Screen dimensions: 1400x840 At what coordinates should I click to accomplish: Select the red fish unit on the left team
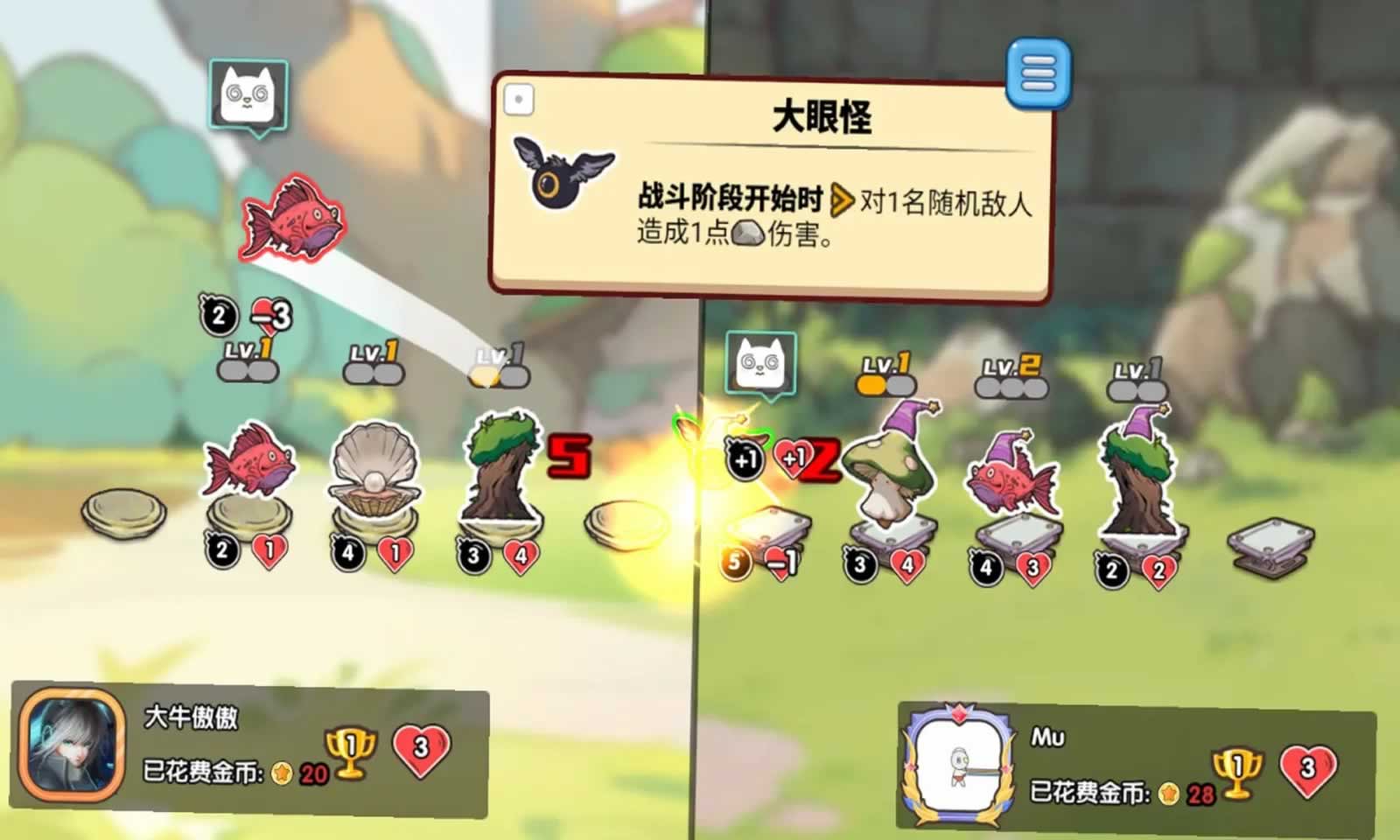coord(248,464)
